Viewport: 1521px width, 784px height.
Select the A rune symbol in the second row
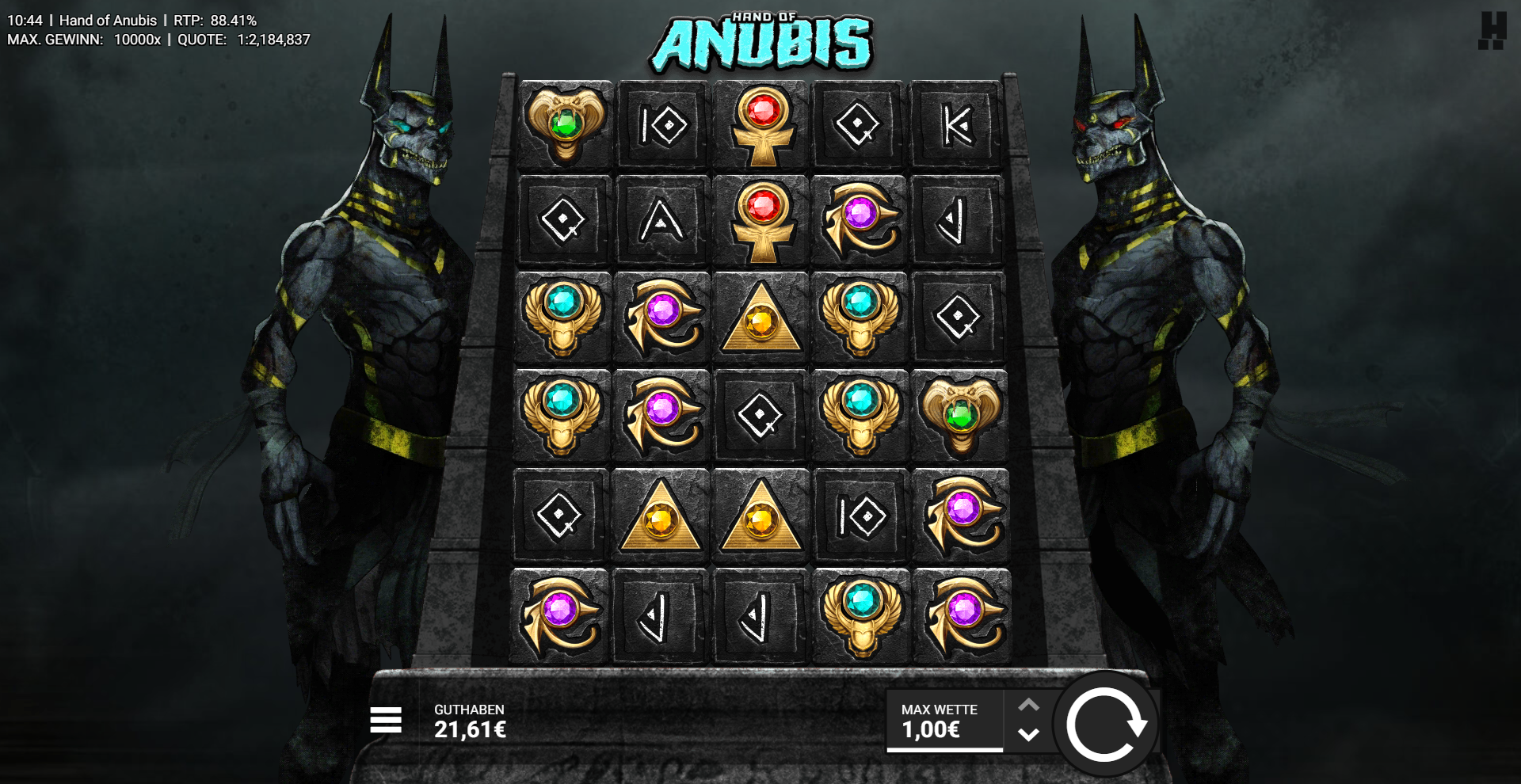[661, 223]
